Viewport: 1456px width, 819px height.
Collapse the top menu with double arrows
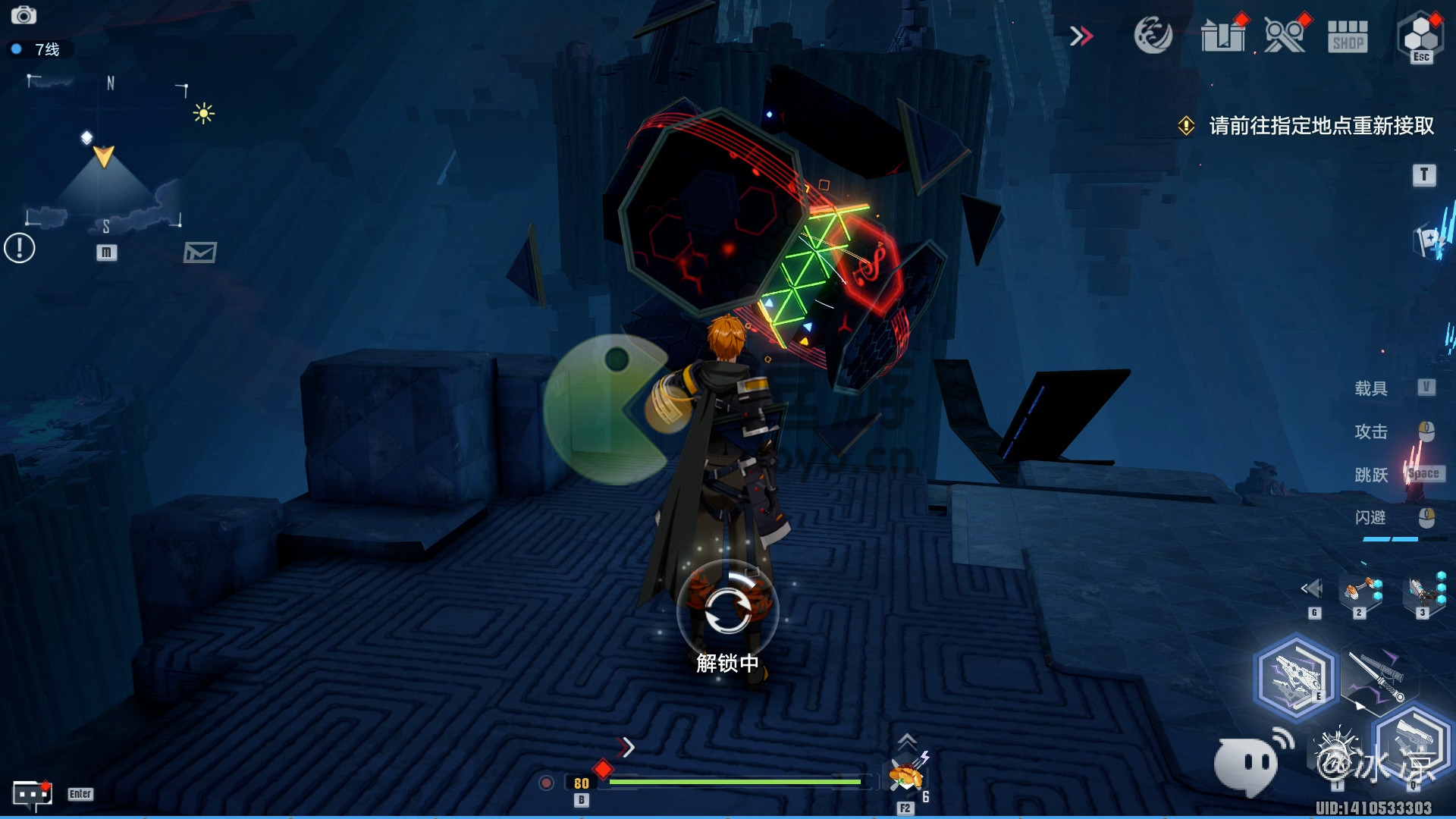coord(1081,36)
